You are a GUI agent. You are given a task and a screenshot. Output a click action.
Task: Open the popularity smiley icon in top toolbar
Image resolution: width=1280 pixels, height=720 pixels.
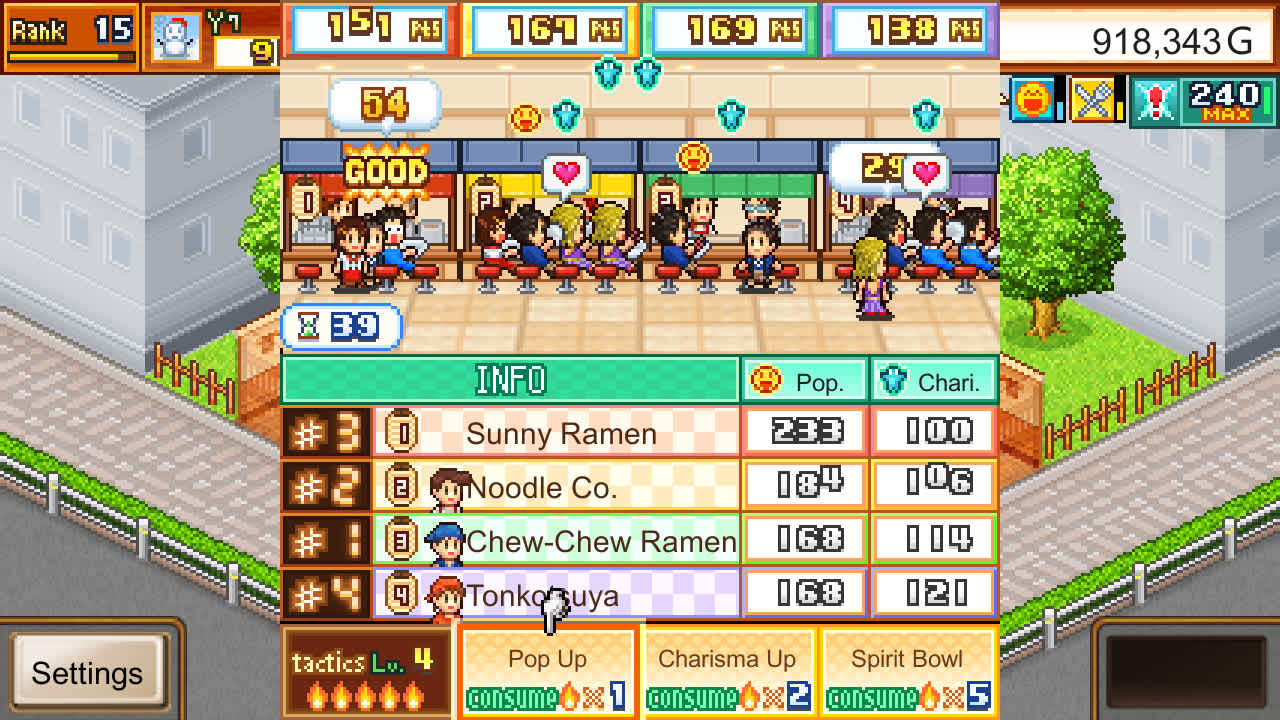click(1034, 101)
